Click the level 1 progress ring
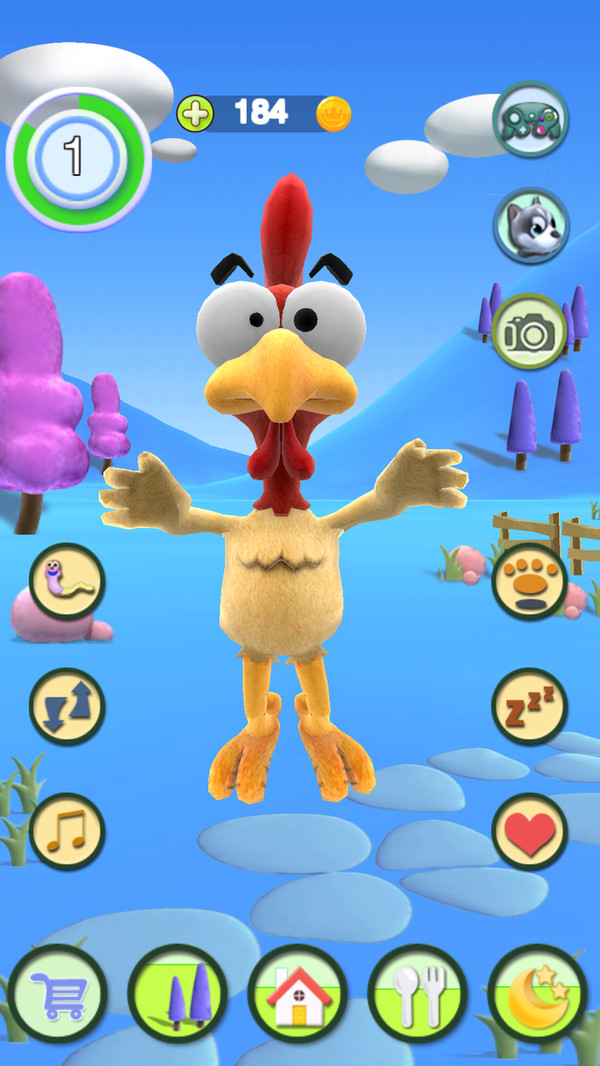This screenshot has width=600, height=1066. click(77, 157)
